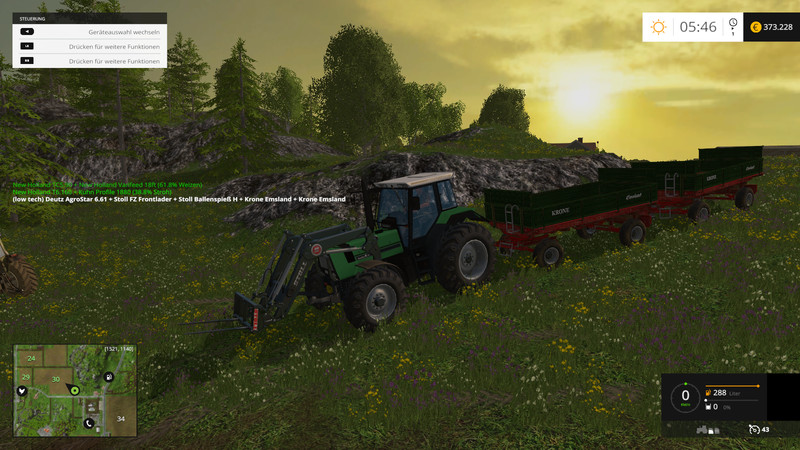Click the green player position marker

(74, 389)
